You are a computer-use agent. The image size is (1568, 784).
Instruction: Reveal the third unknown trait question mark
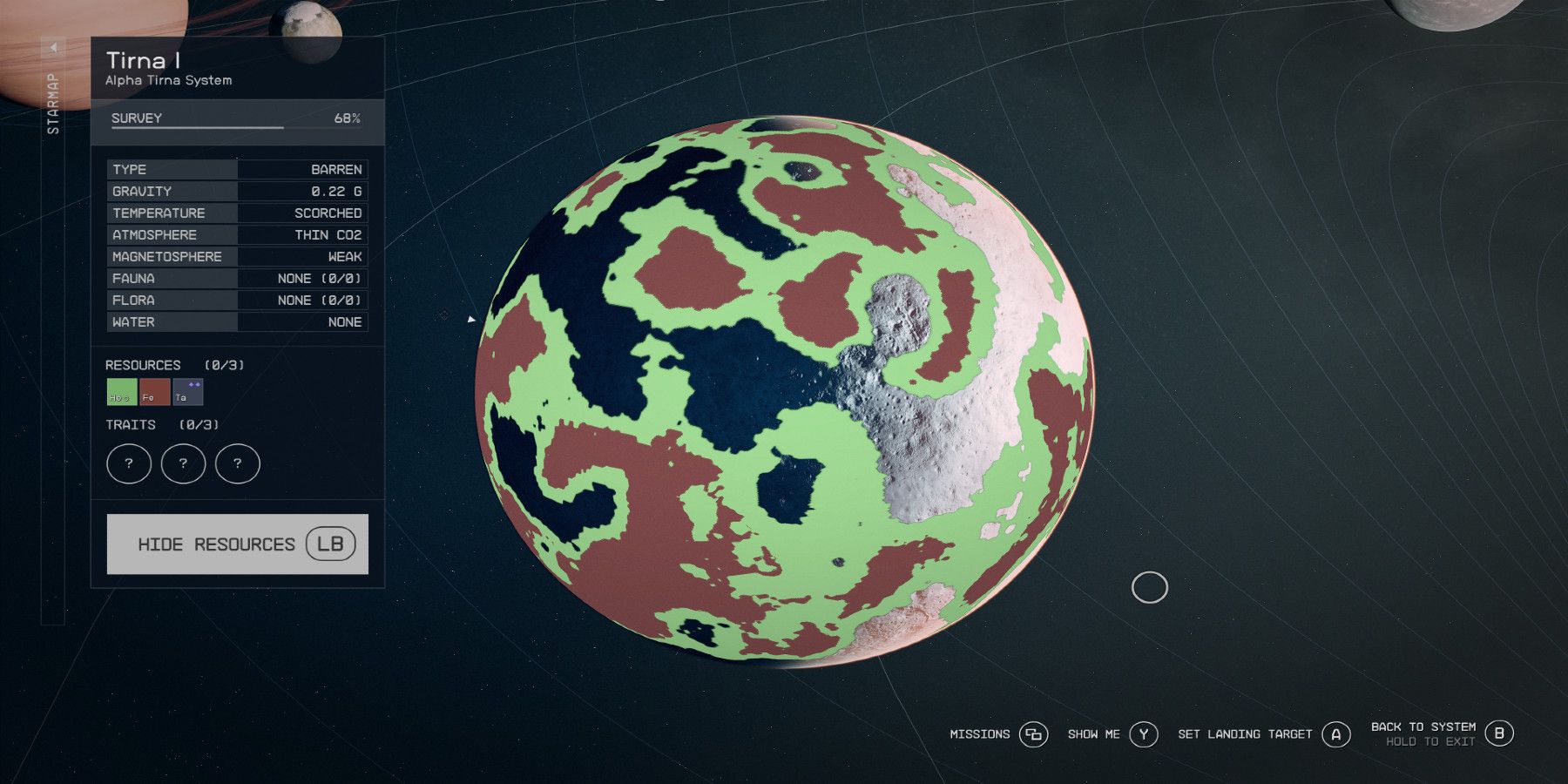tap(237, 463)
